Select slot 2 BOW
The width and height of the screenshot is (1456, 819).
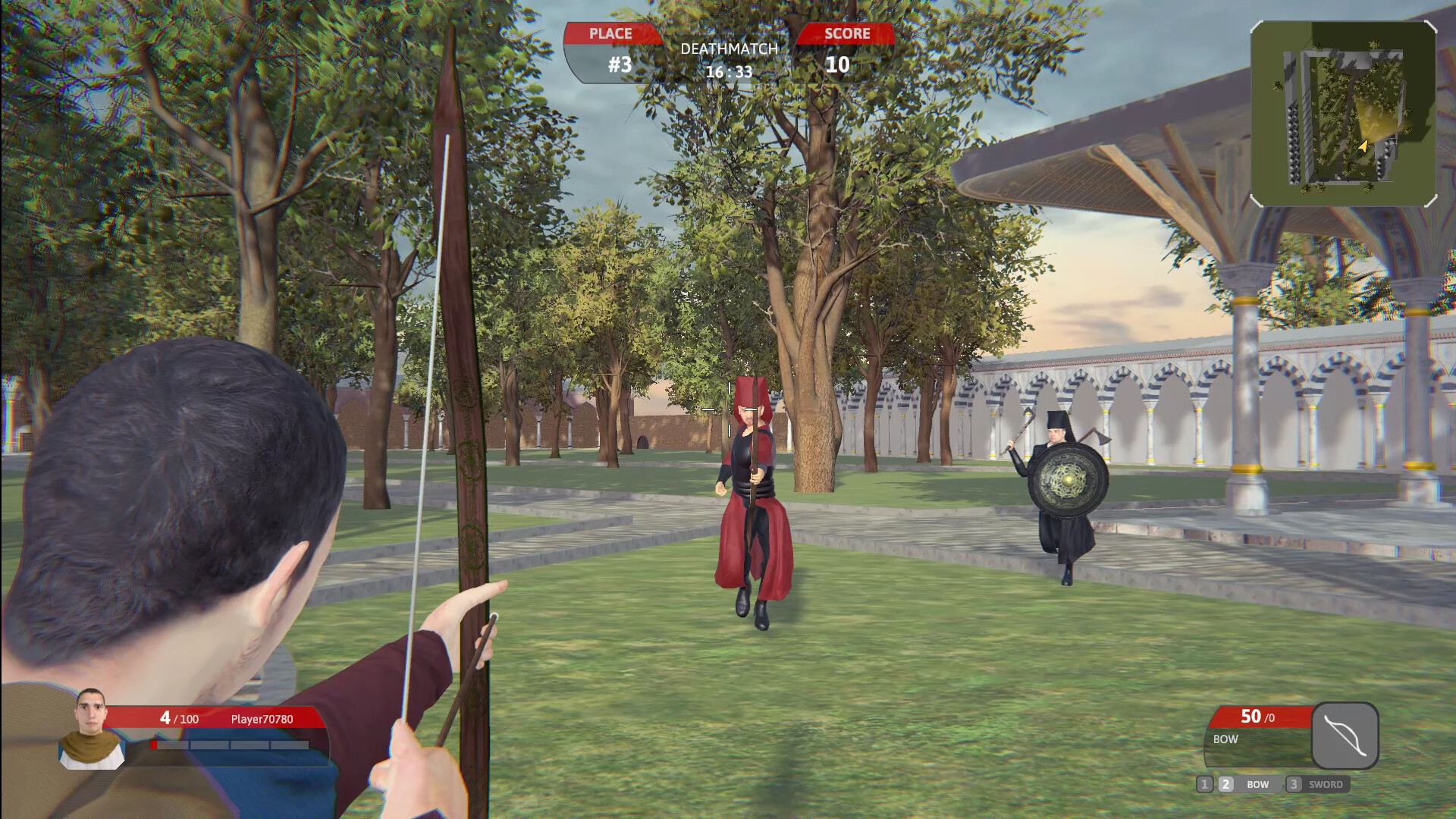tap(1241, 785)
